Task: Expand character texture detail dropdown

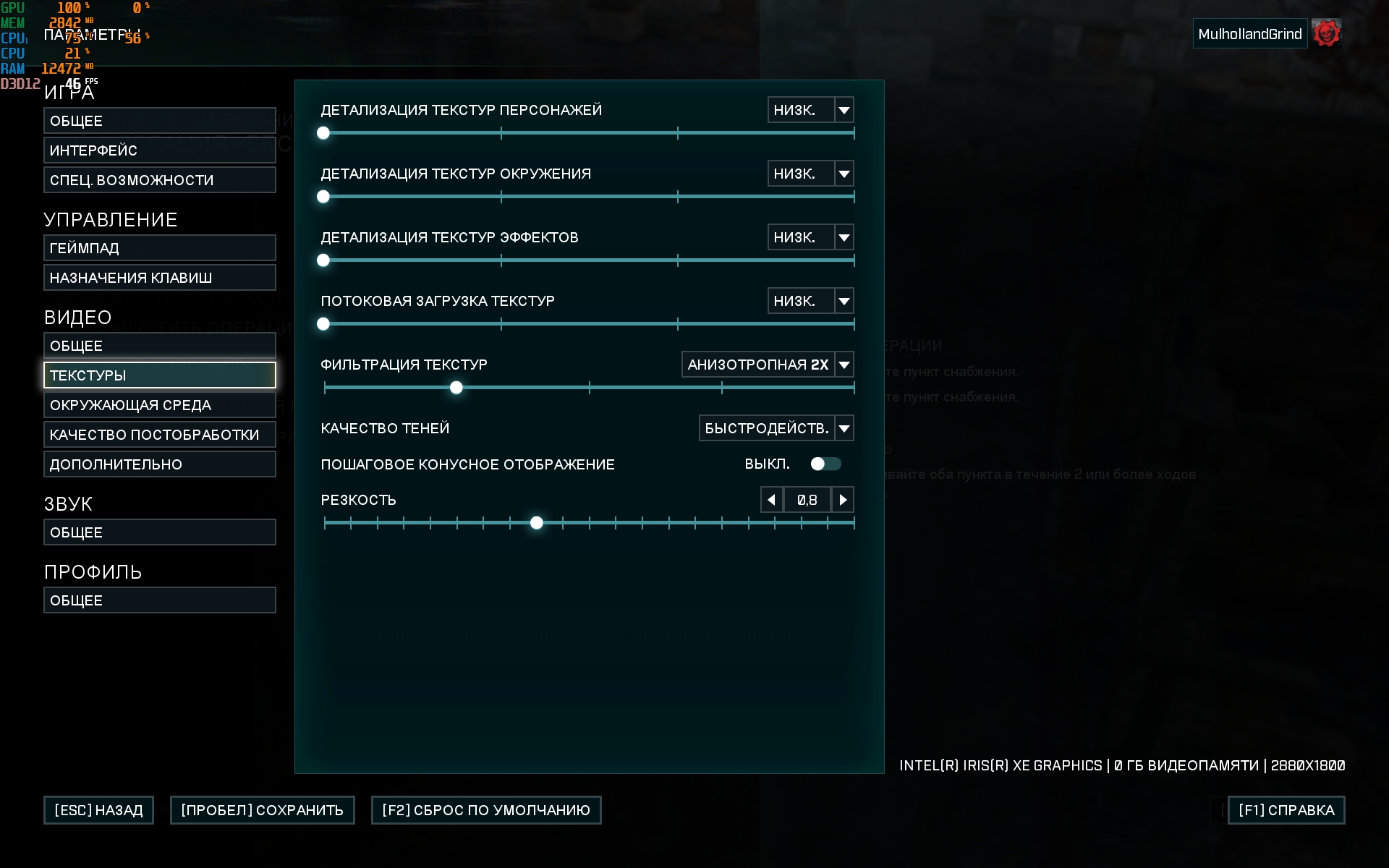Action: tap(844, 110)
